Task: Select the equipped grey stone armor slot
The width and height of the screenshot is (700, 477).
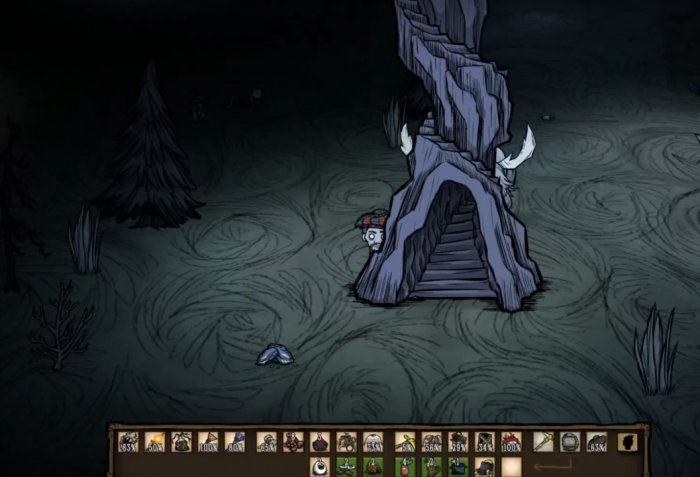Action: tap(570, 441)
